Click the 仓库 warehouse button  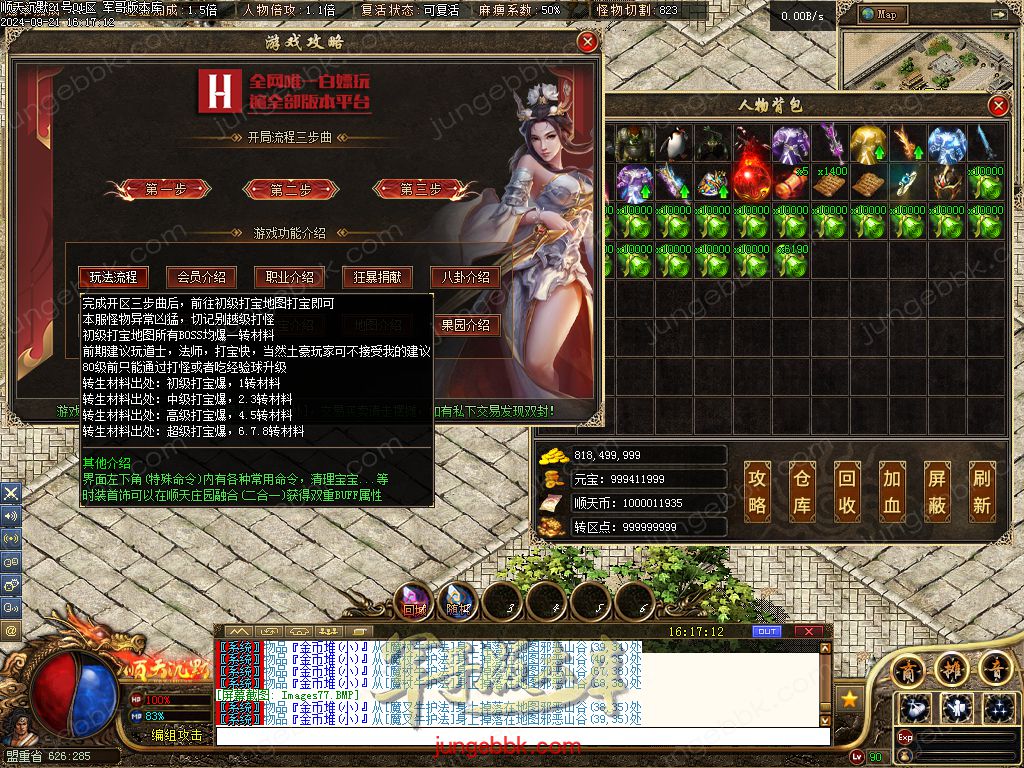(803, 491)
